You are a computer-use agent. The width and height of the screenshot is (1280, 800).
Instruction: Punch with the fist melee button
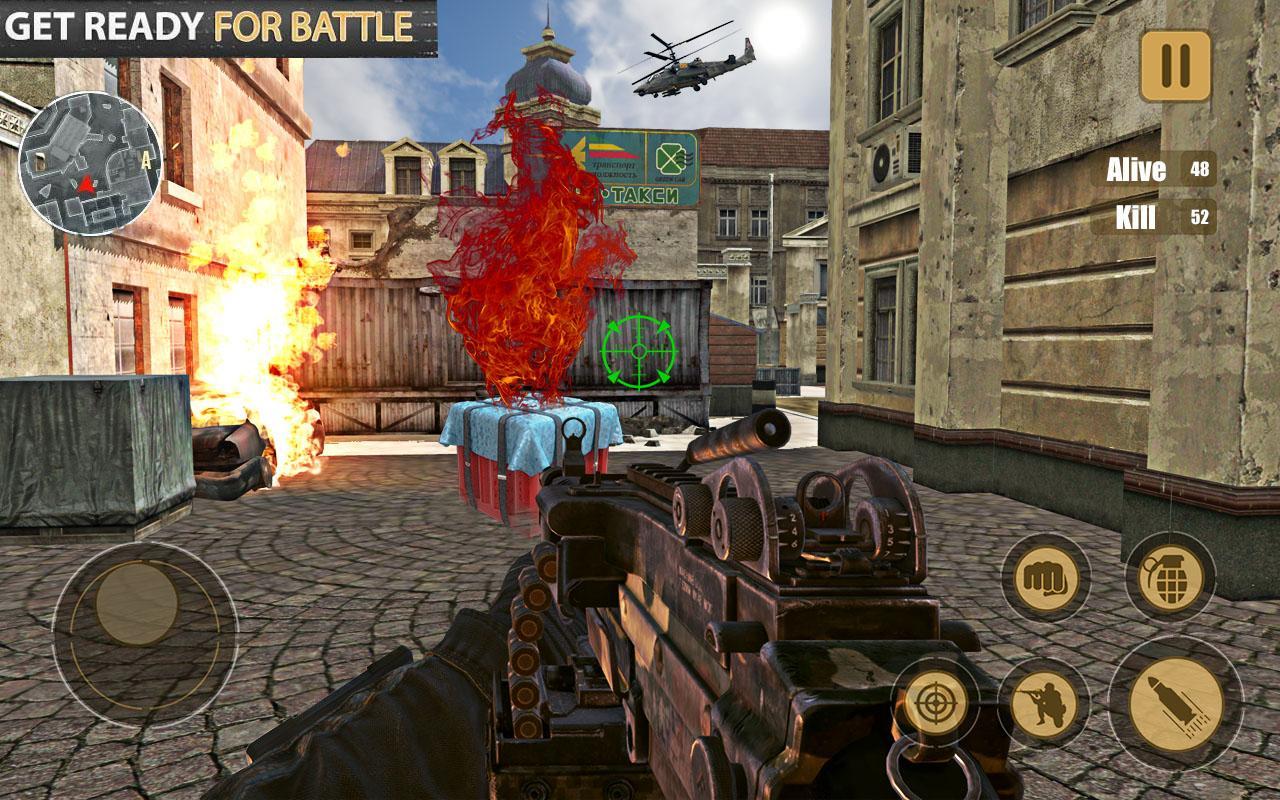tap(1046, 577)
